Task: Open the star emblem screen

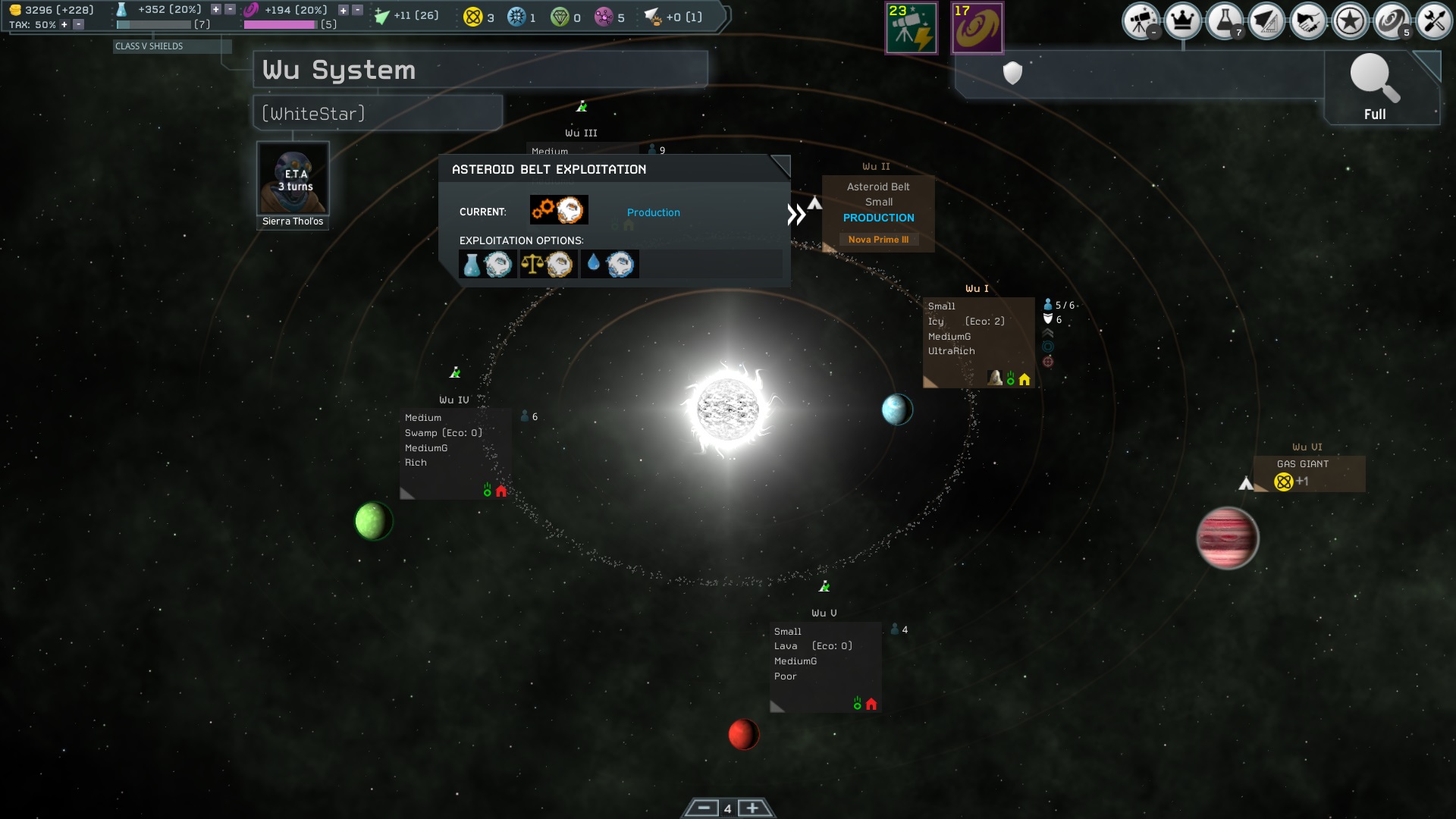Action: click(x=1349, y=21)
